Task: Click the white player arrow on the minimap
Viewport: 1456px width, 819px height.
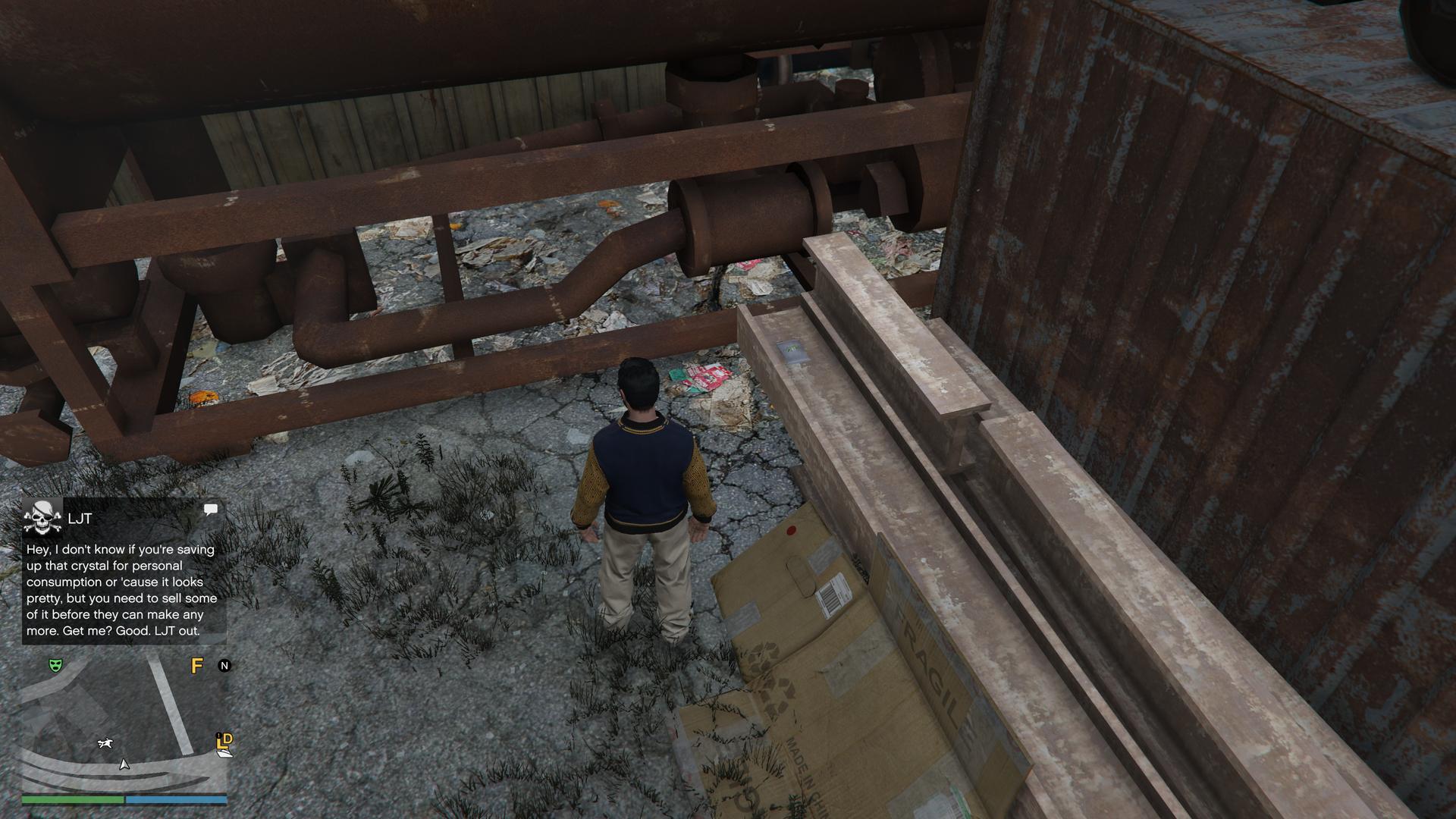Action: pyautogui.click(x=124, y=764)
